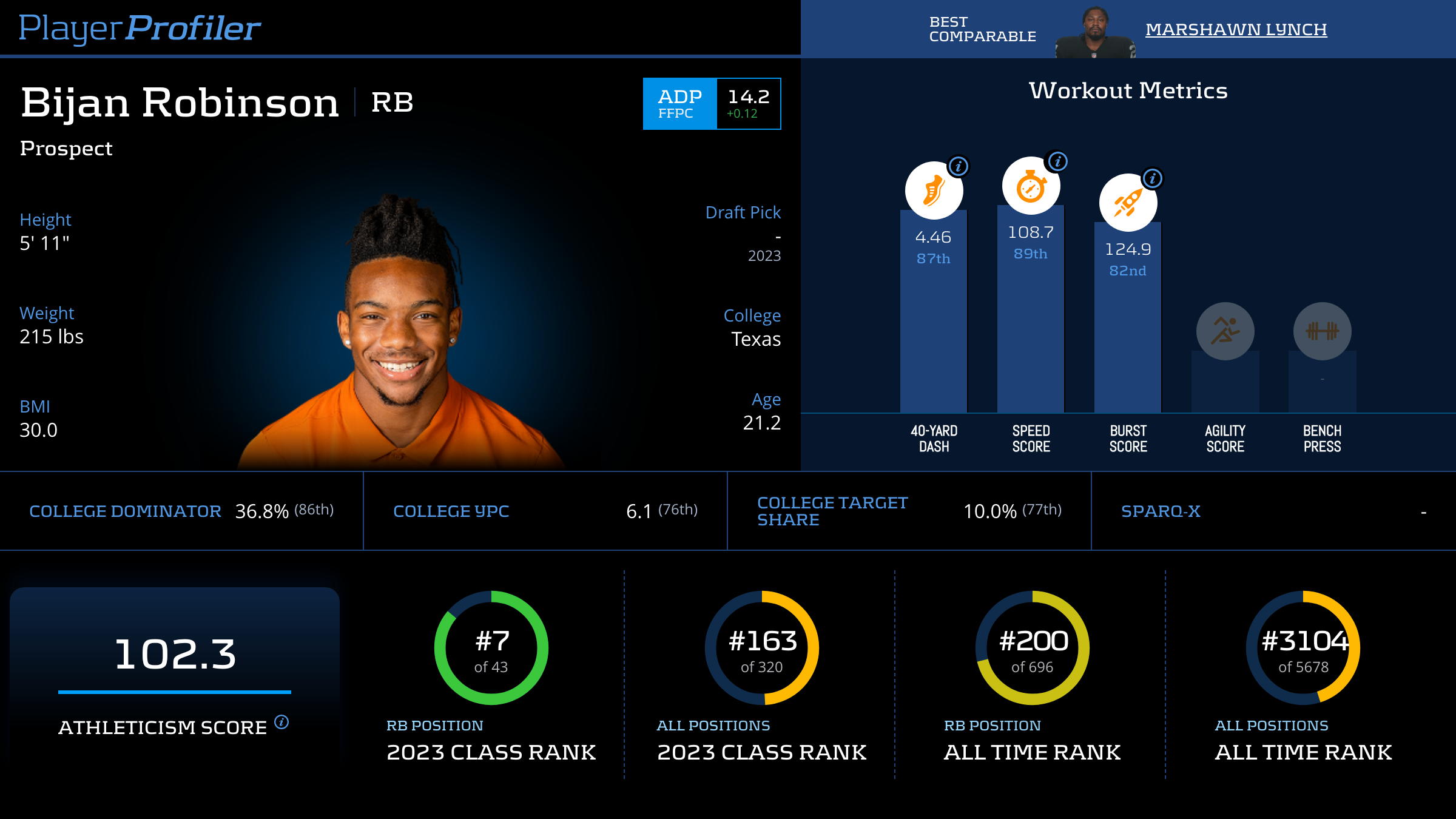Click the PlayerProfiler logo

tap(140, 28)
